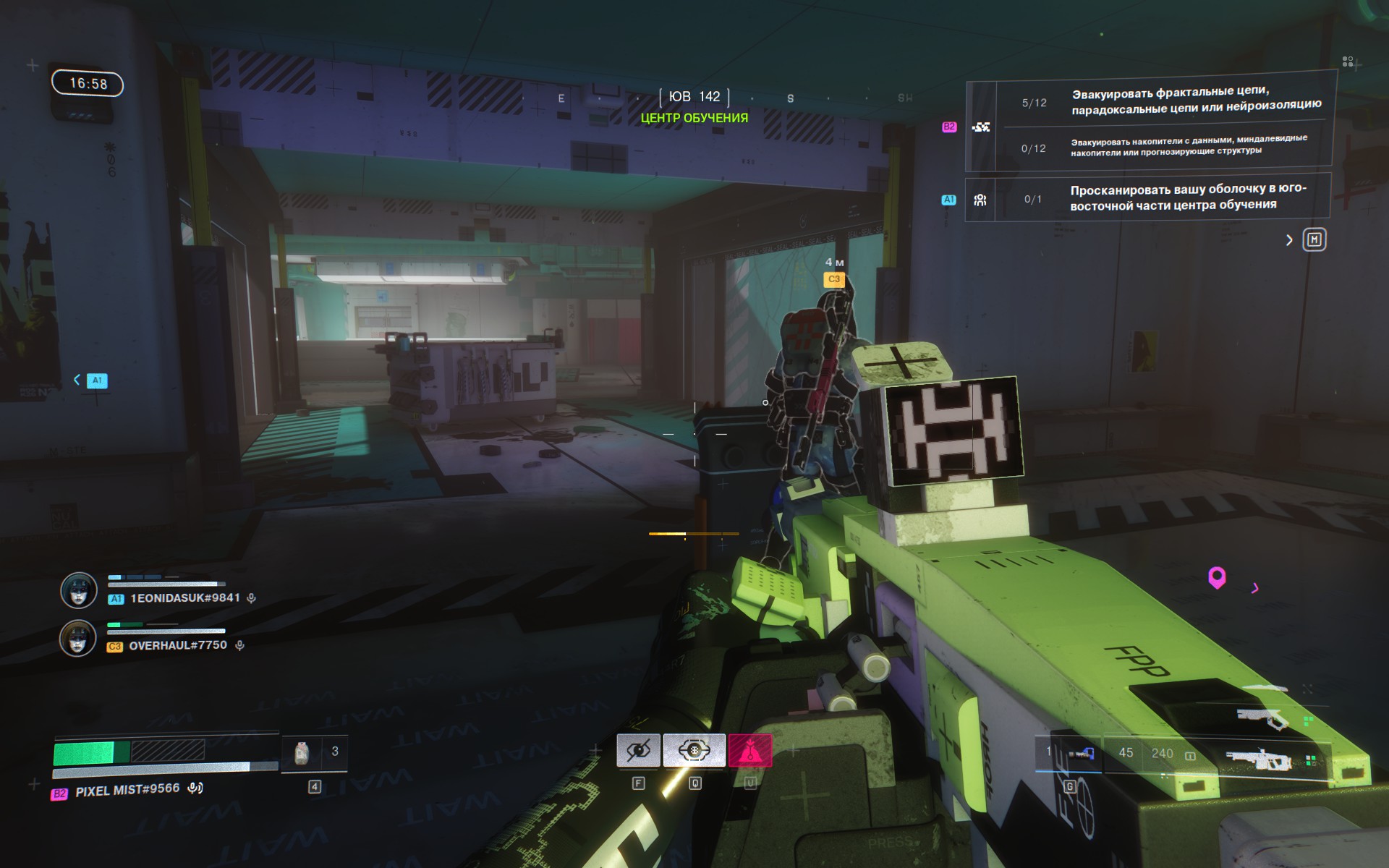Select the fractal circuits evacuation objective
1389x868 pixels.
[1195, 100]
